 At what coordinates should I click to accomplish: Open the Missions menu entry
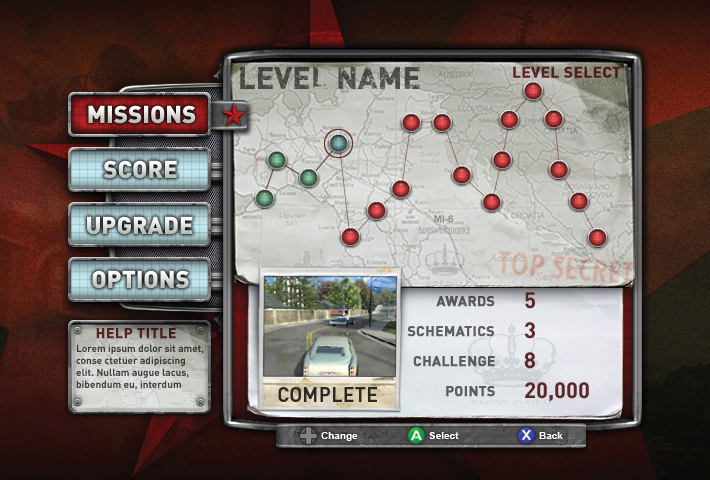140,114
